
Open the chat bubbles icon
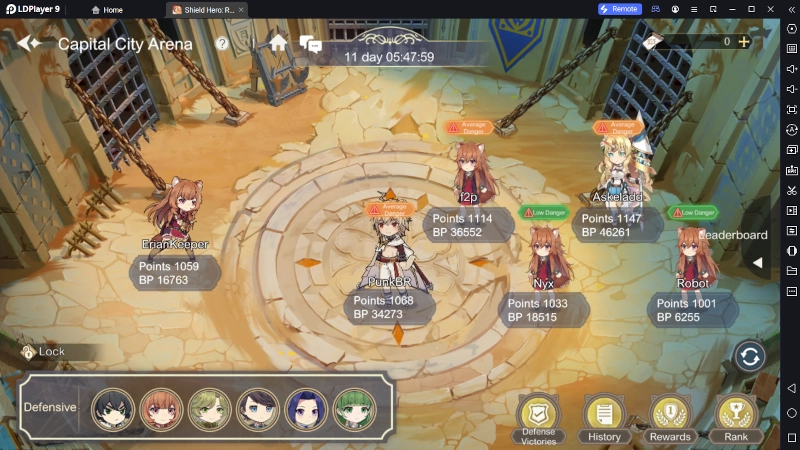point(310,44)
